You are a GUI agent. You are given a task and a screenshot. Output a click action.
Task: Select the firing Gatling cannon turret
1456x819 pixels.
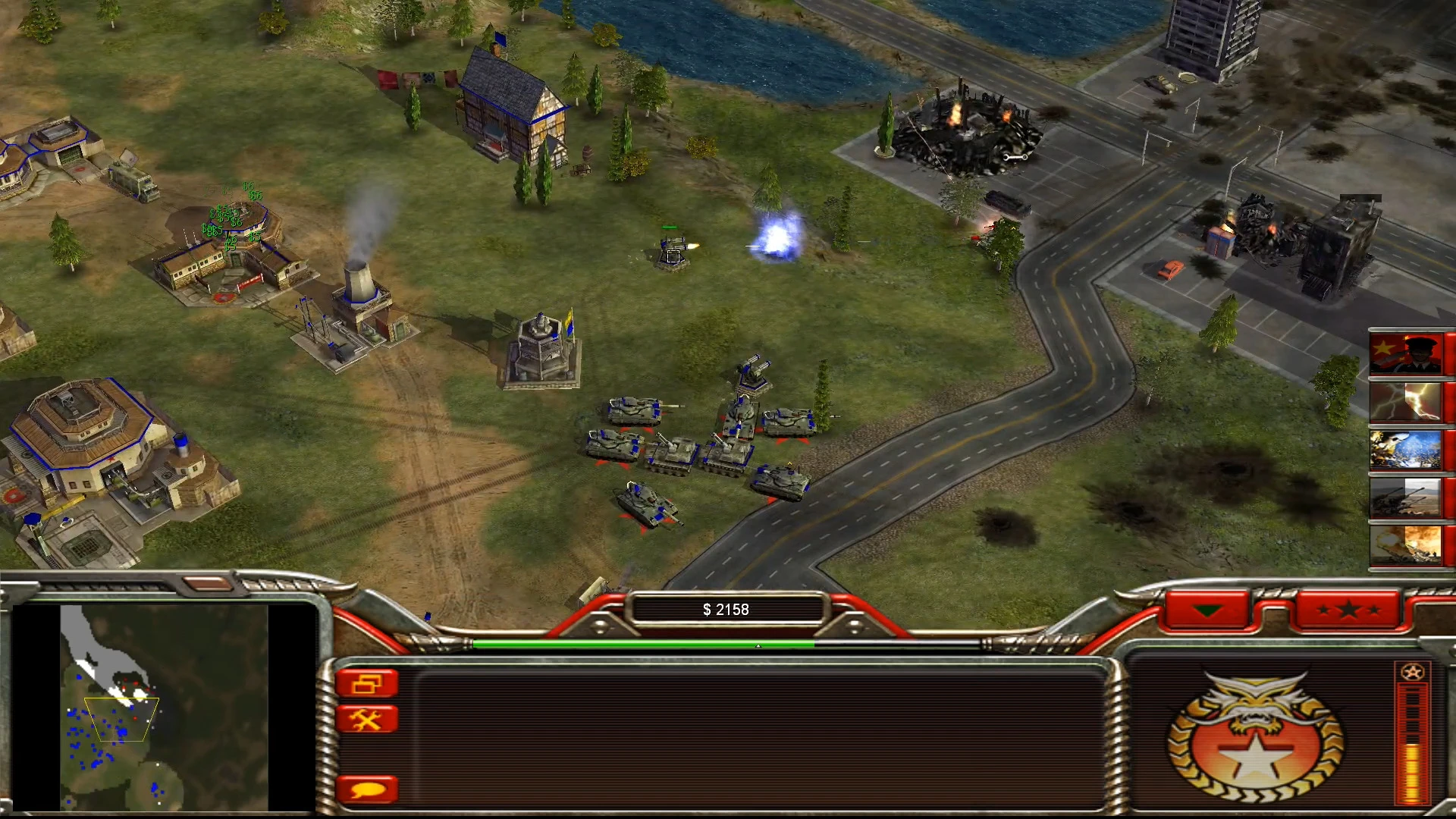pyautogui.click(x=670, y=250)
